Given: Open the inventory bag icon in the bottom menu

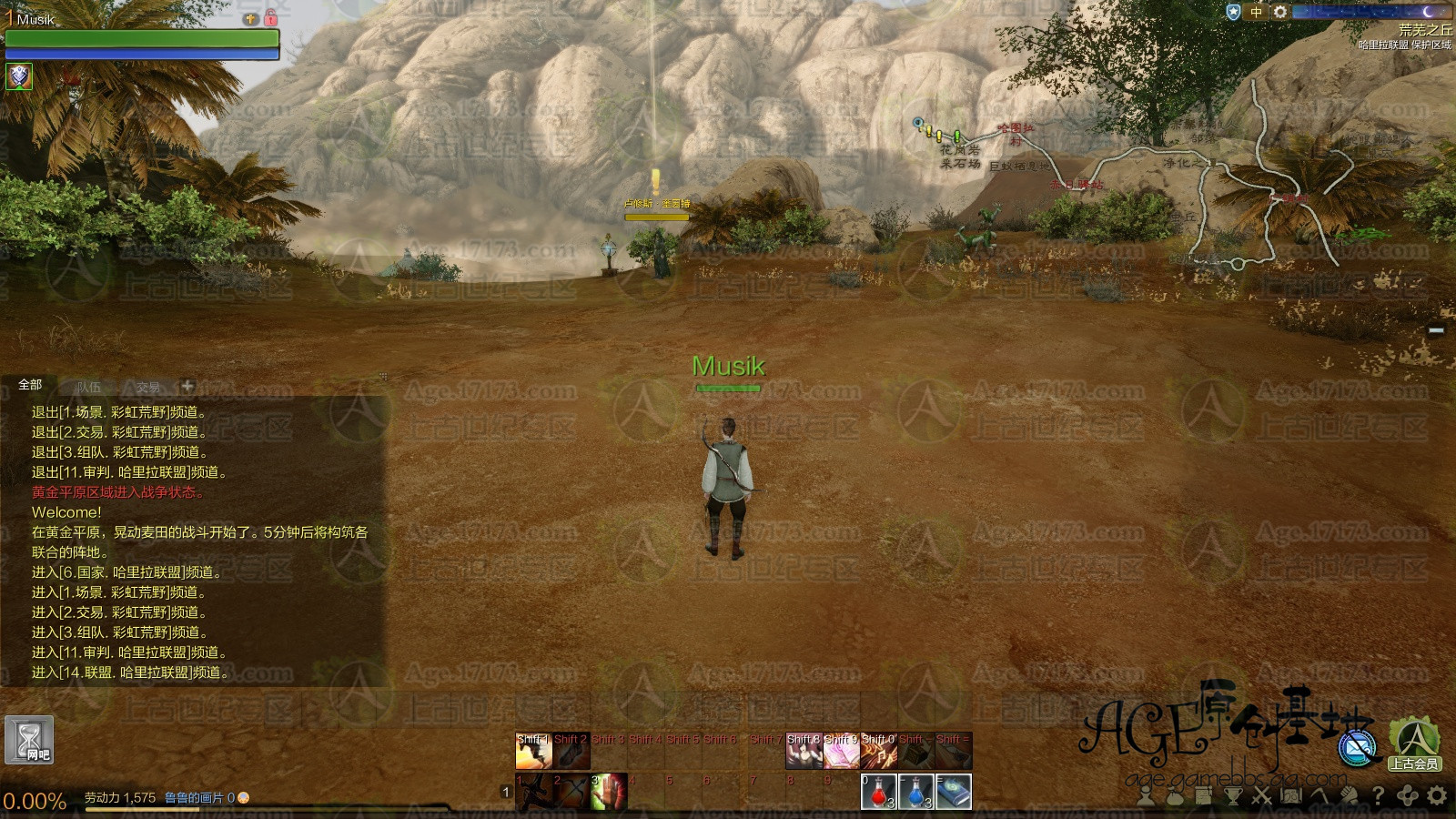Looking at the screenshot, I should click(x=1174, y=796).
